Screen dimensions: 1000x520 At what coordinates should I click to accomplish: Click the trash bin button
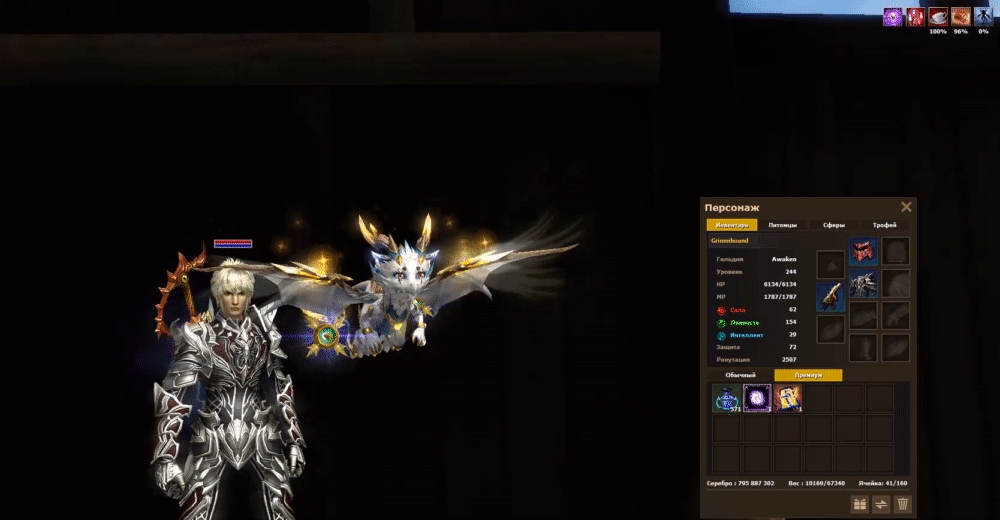(x=903, y=504)
